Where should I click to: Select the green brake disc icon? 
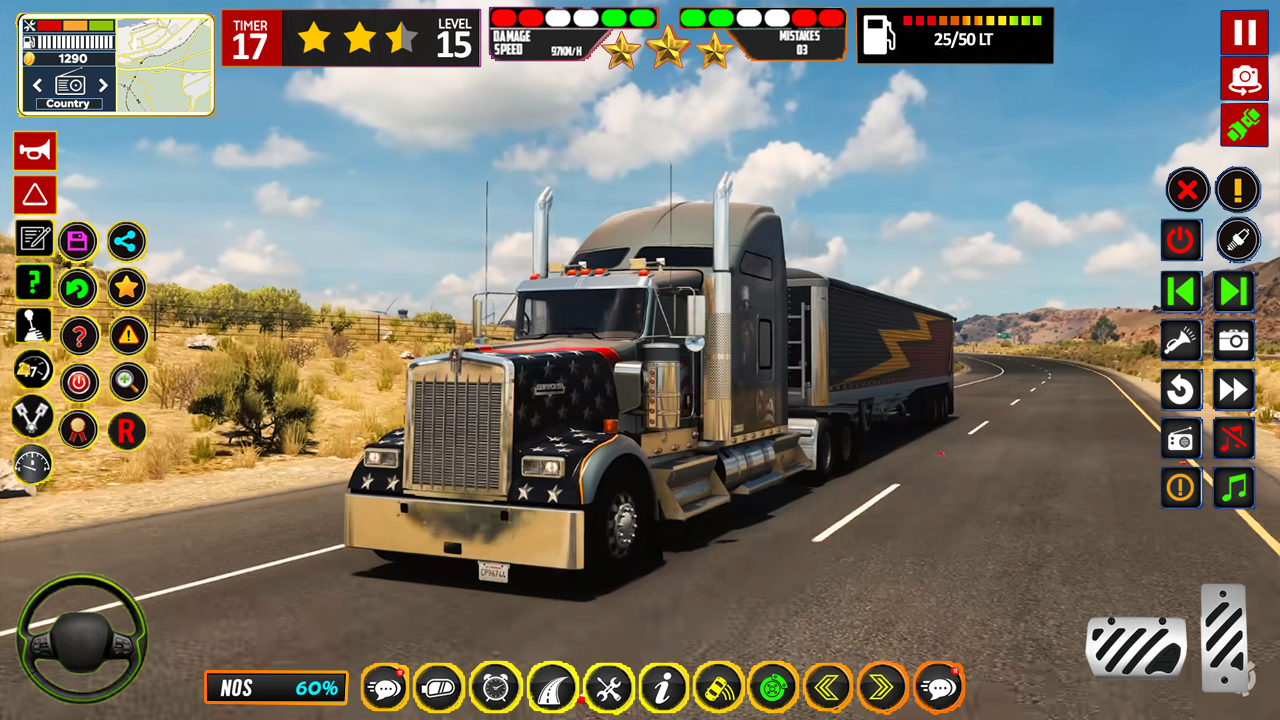[773, 687]
